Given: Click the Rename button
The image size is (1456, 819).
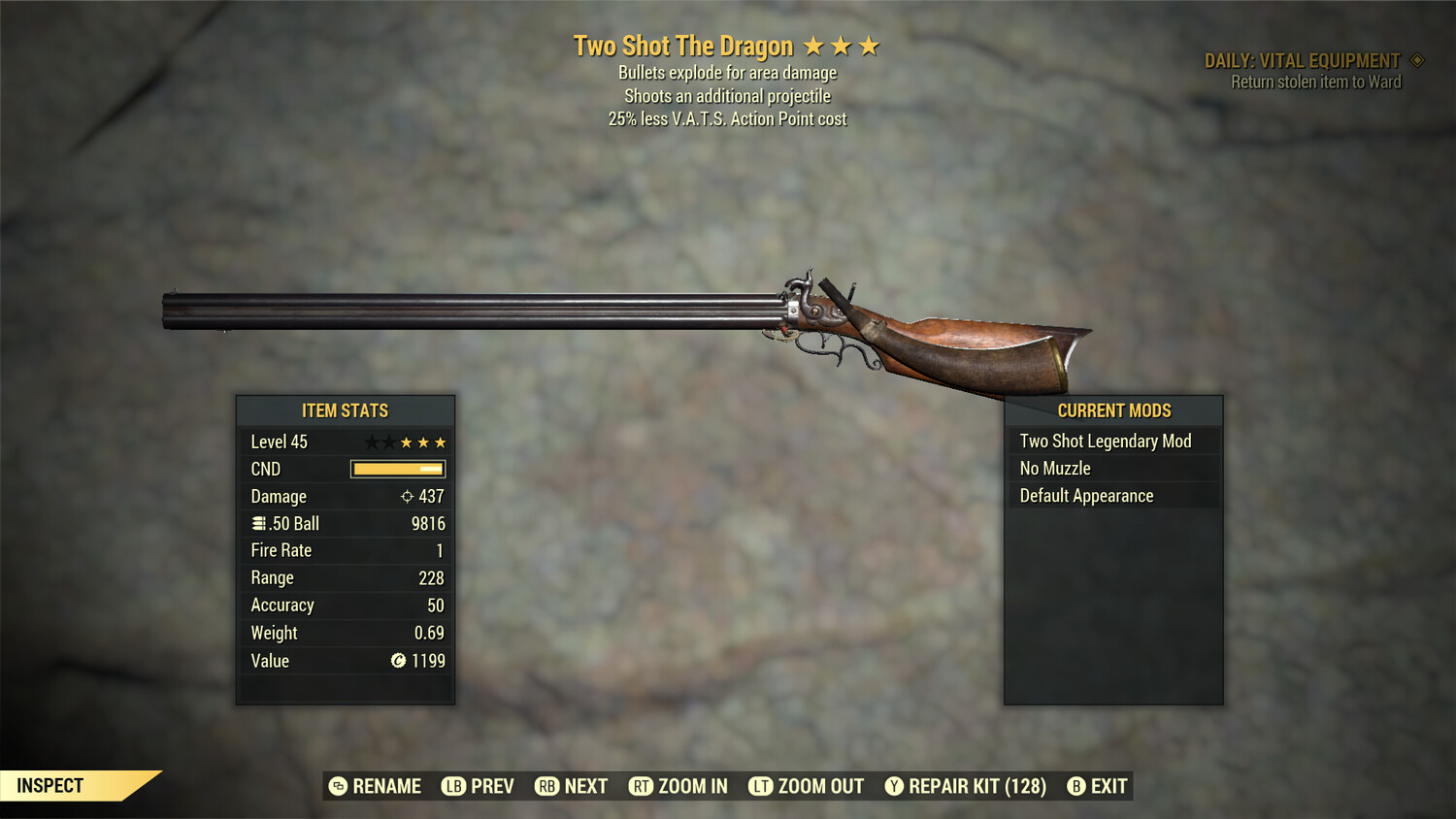Looking at the screenshot, I should point(378,786).
